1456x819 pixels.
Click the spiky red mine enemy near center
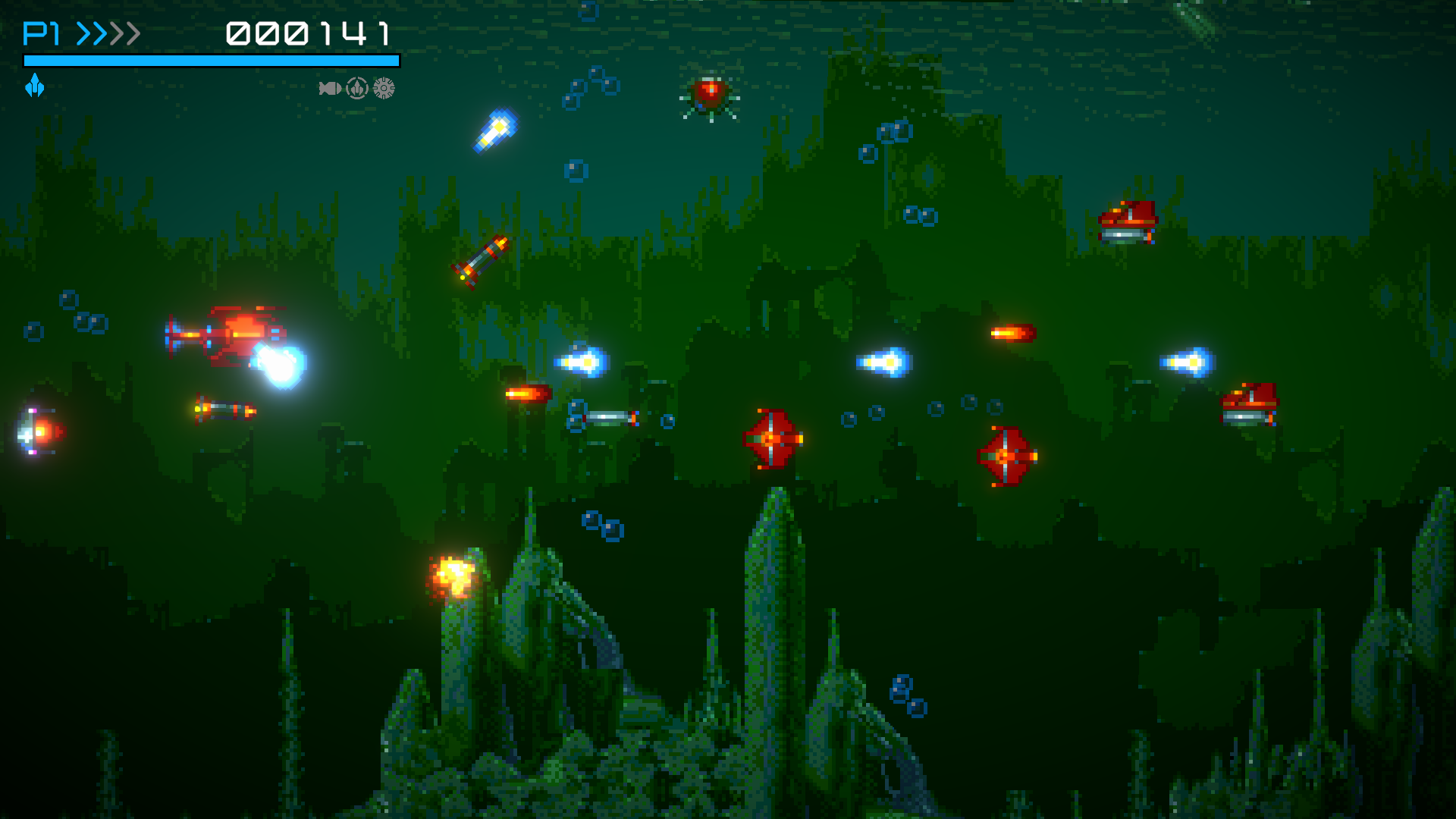click(771, 438)
